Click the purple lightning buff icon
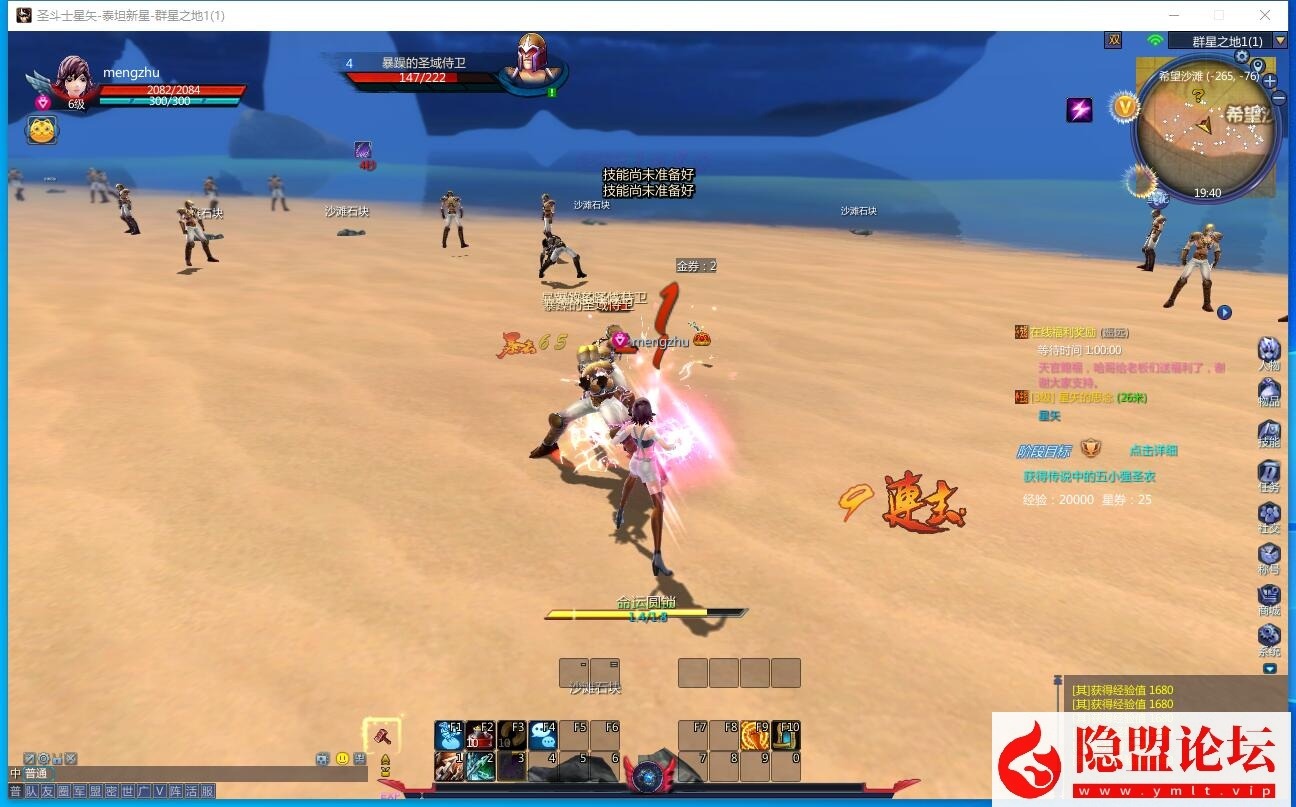1296x807 pixels. coord(1080,108)
